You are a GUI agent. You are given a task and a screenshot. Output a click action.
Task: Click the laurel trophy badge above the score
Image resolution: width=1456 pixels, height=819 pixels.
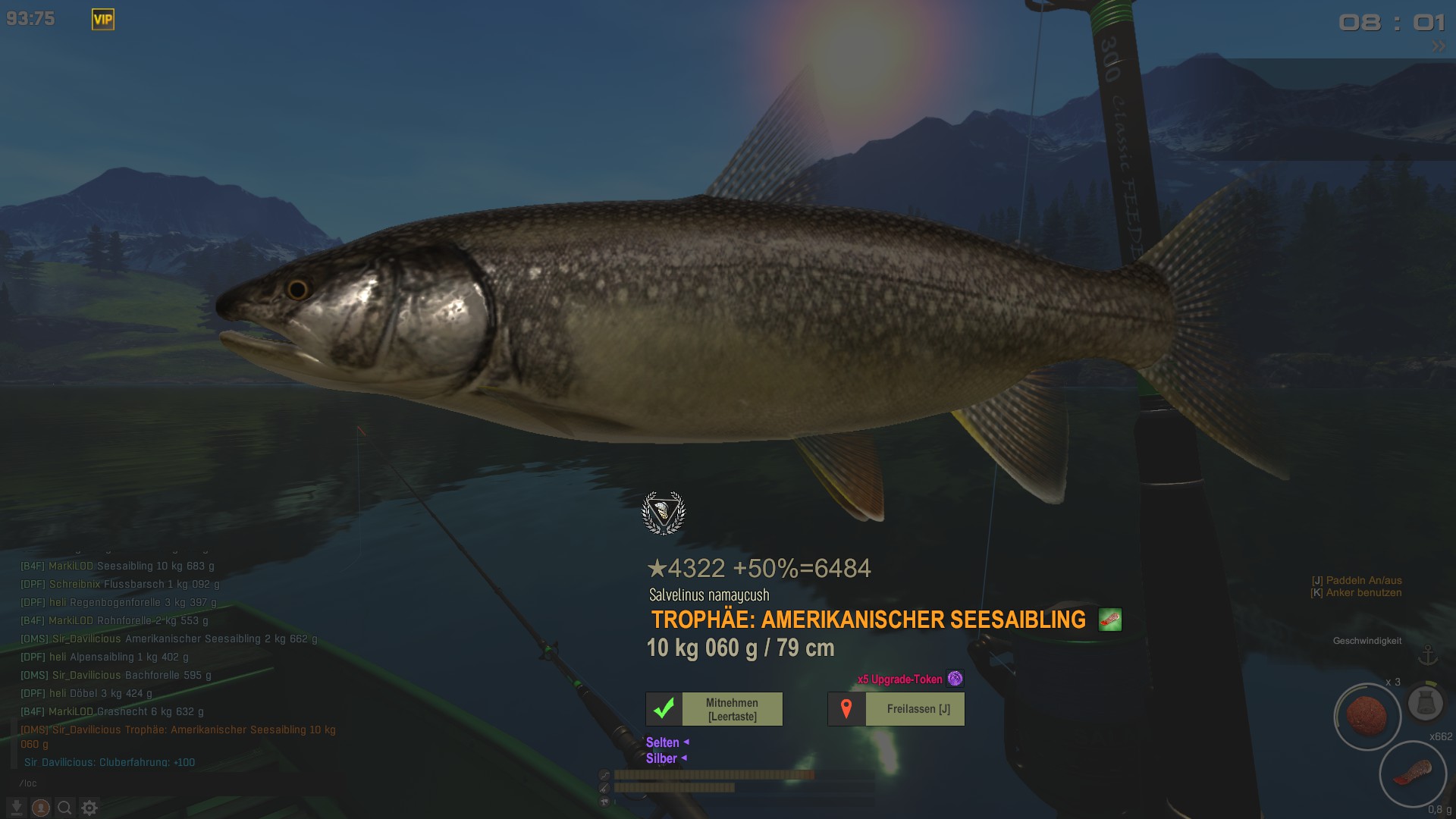pyautogui.click(x=664, y=513)
